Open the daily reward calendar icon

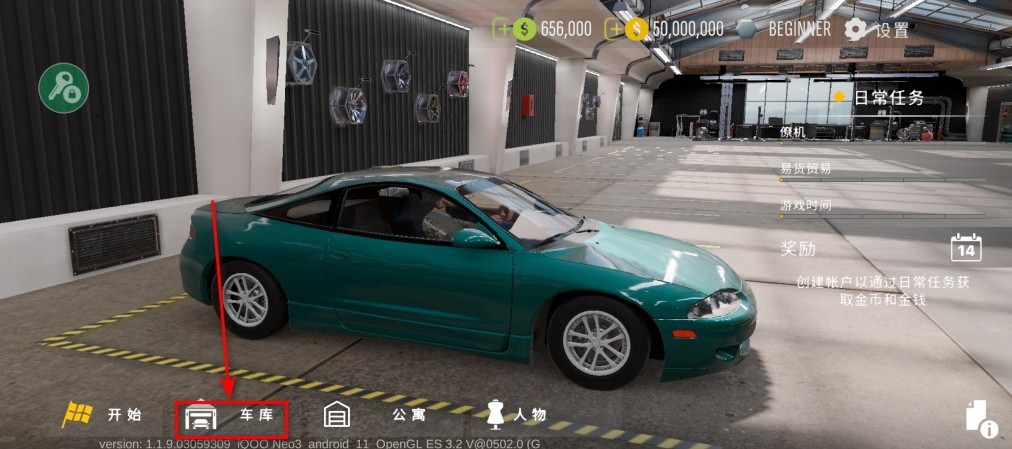coord(966,247)
